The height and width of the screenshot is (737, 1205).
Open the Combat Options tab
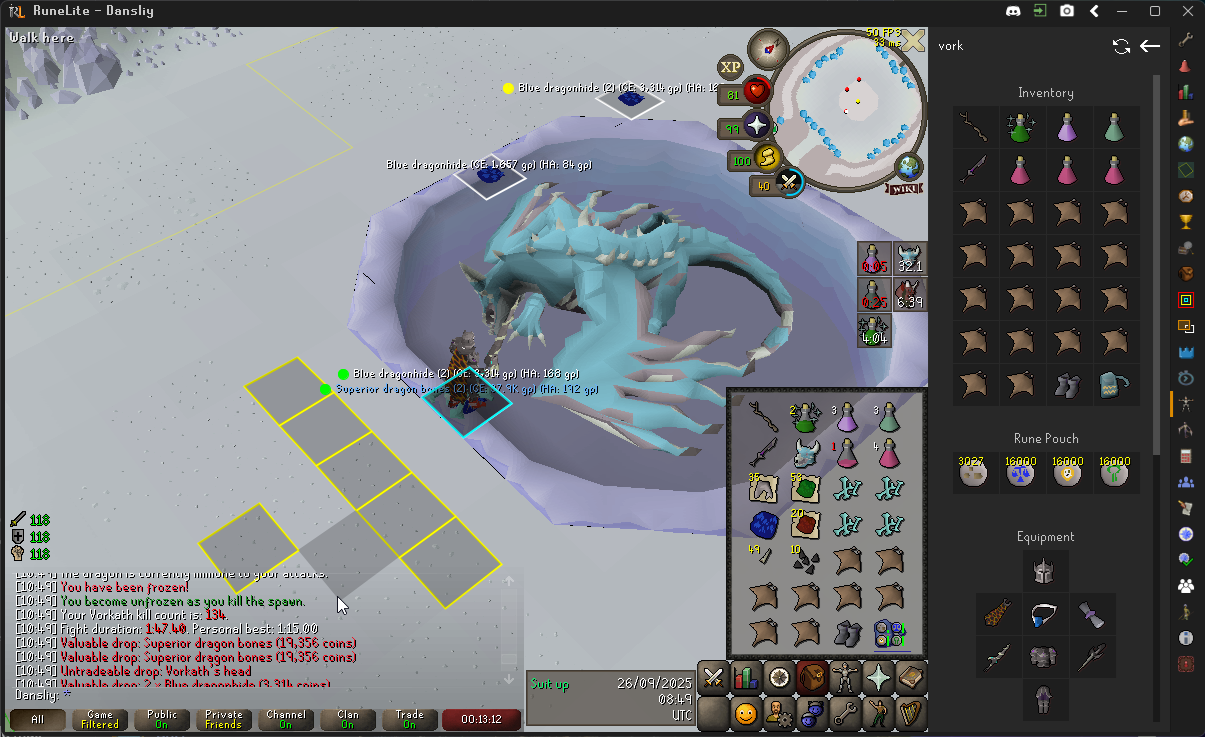pyautogui.click(x=713, y=677)
